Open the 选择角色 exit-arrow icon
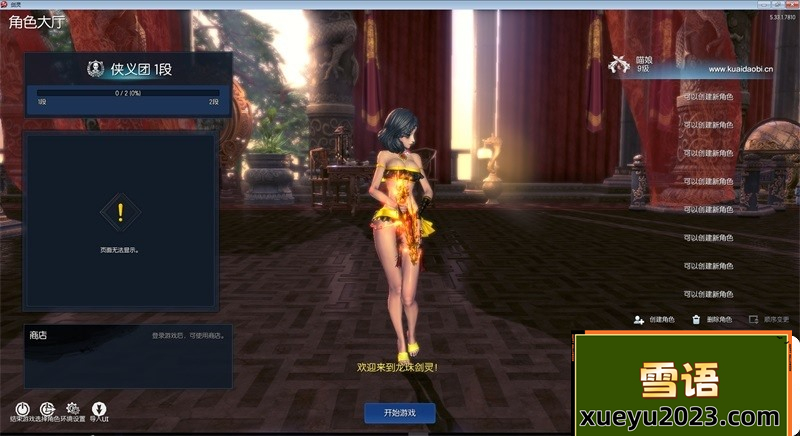 coord(47,408)
